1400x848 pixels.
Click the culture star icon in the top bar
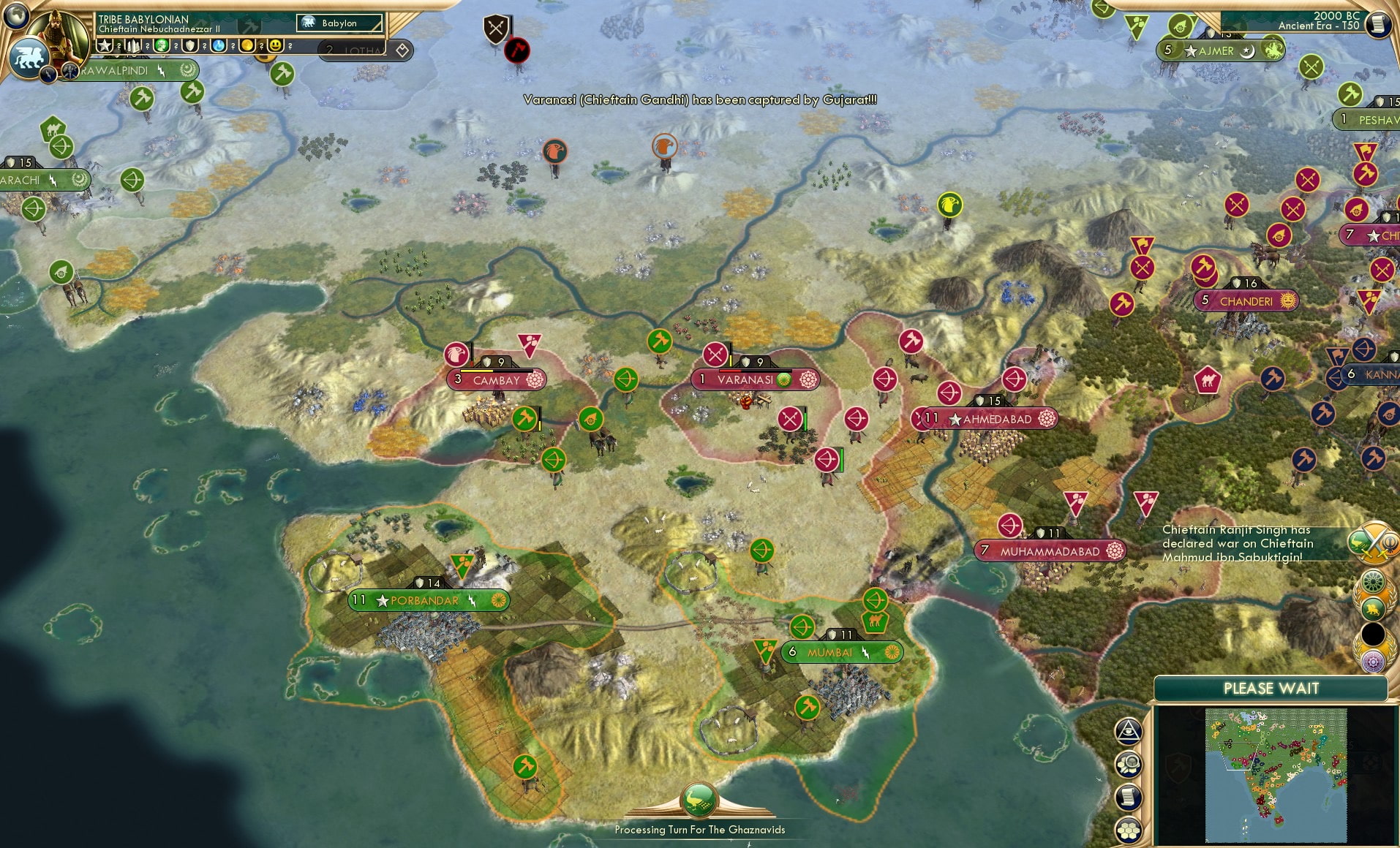(x=105, y=45)
